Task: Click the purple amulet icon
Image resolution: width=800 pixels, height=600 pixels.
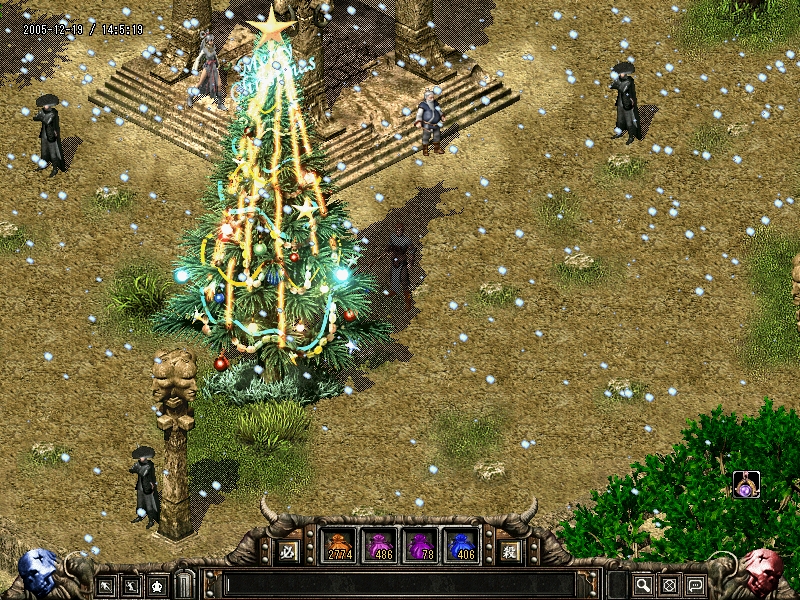Action: (746, 485)
